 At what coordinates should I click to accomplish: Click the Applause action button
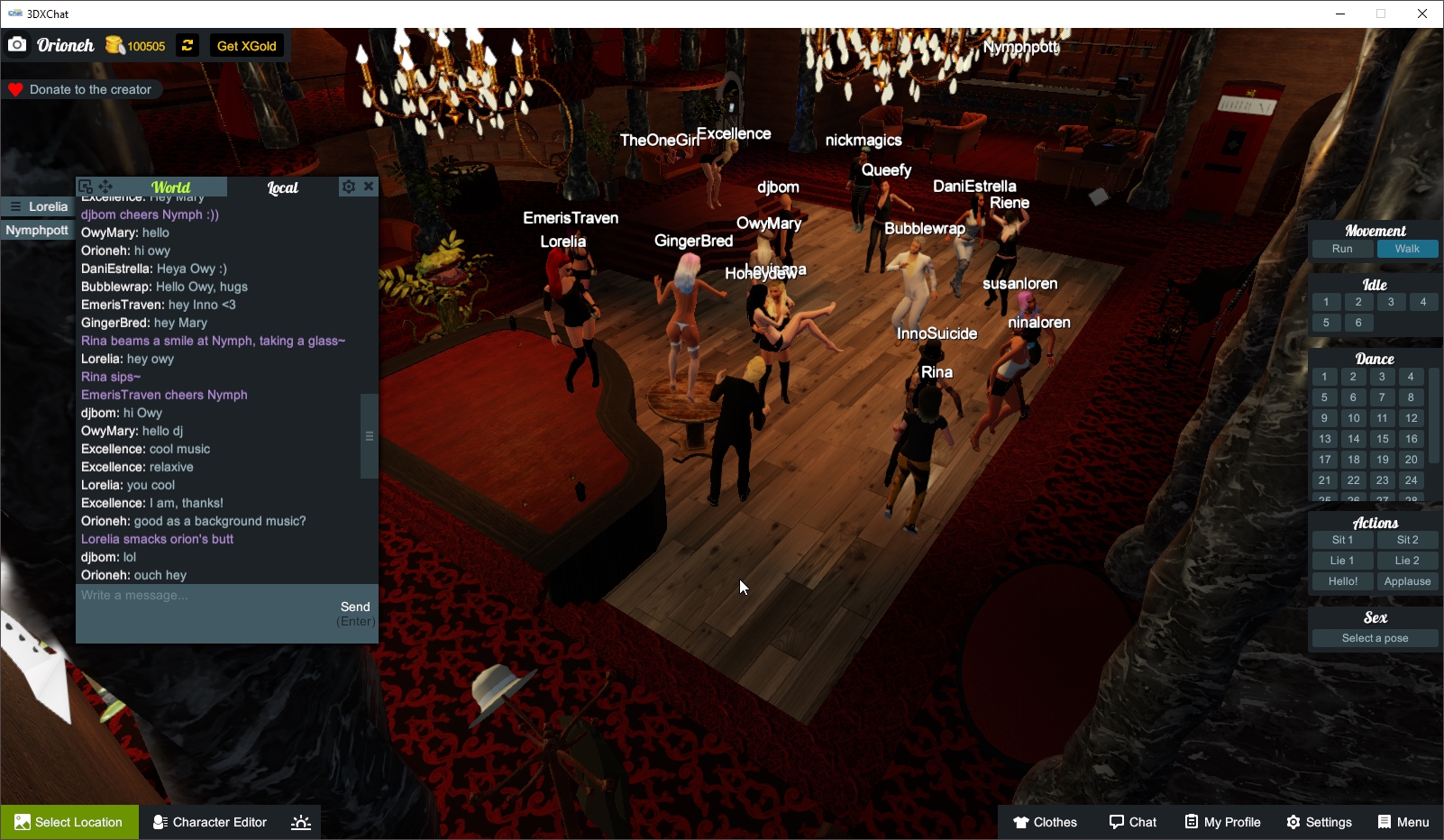coord(1407,581)
